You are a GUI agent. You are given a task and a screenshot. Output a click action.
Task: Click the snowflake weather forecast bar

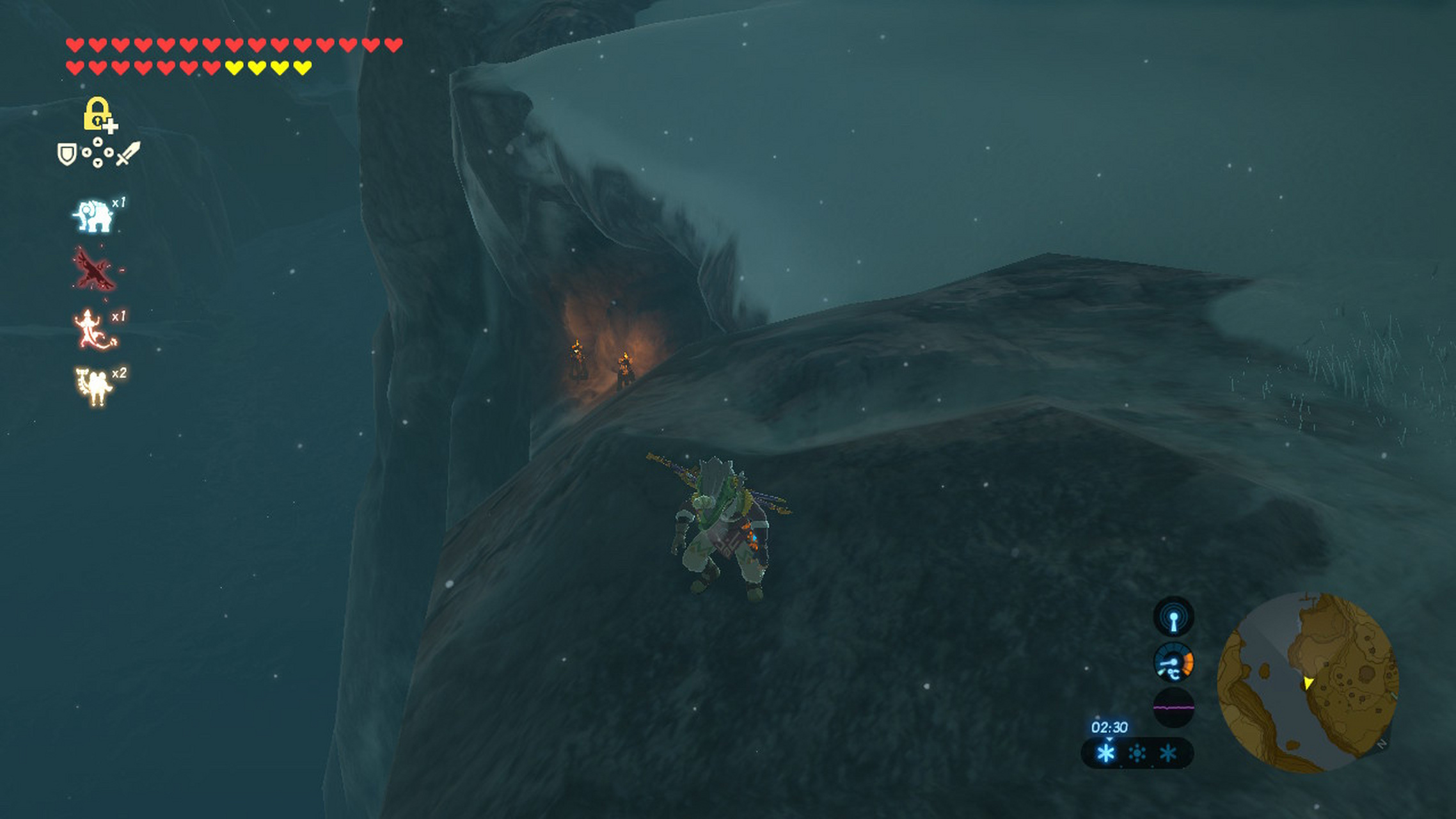[1137, 753]
